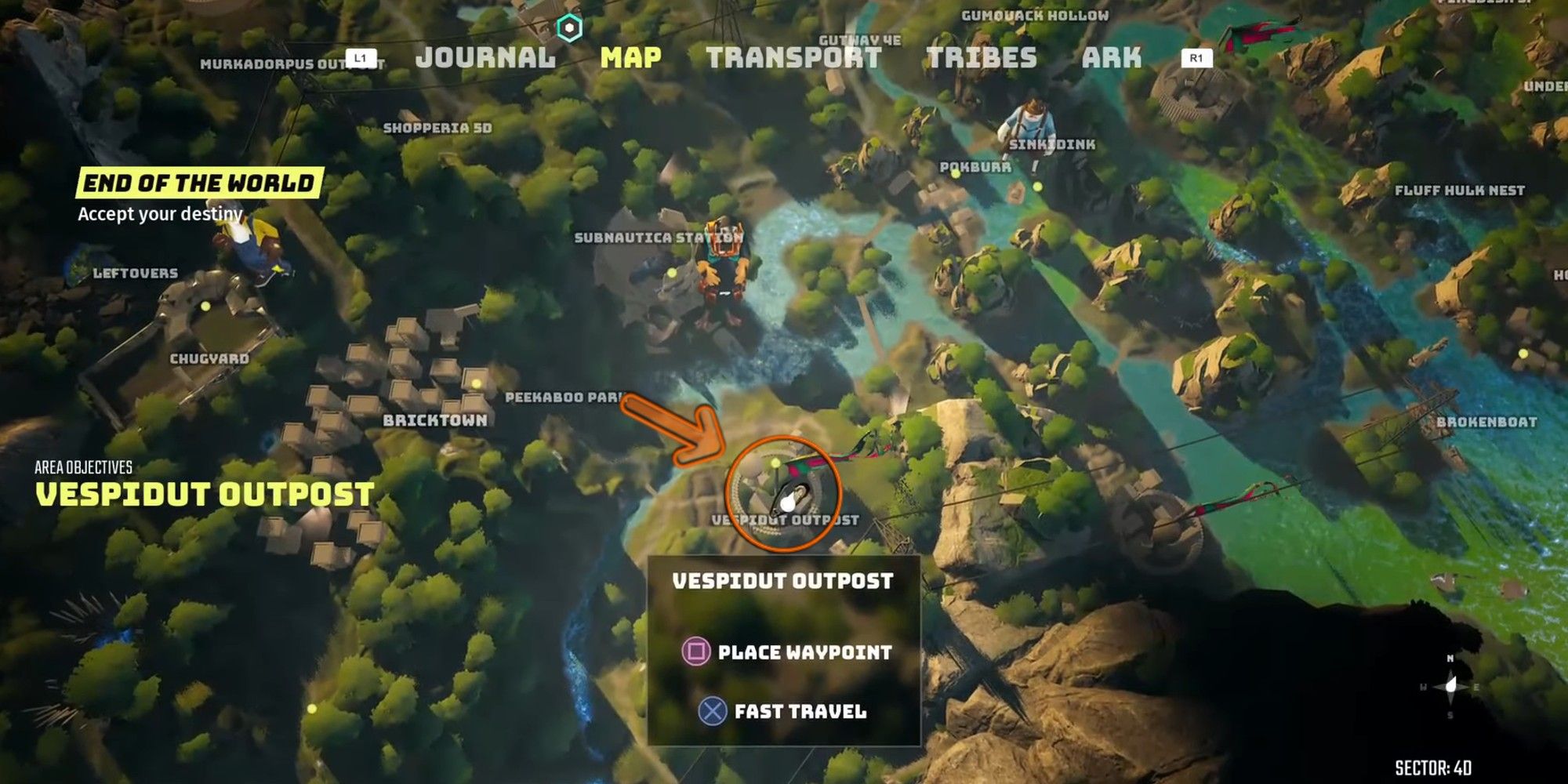Click the square Place Waypoint icon
The width and height of the screenshot is (1568, 784).
coord(698,649)
